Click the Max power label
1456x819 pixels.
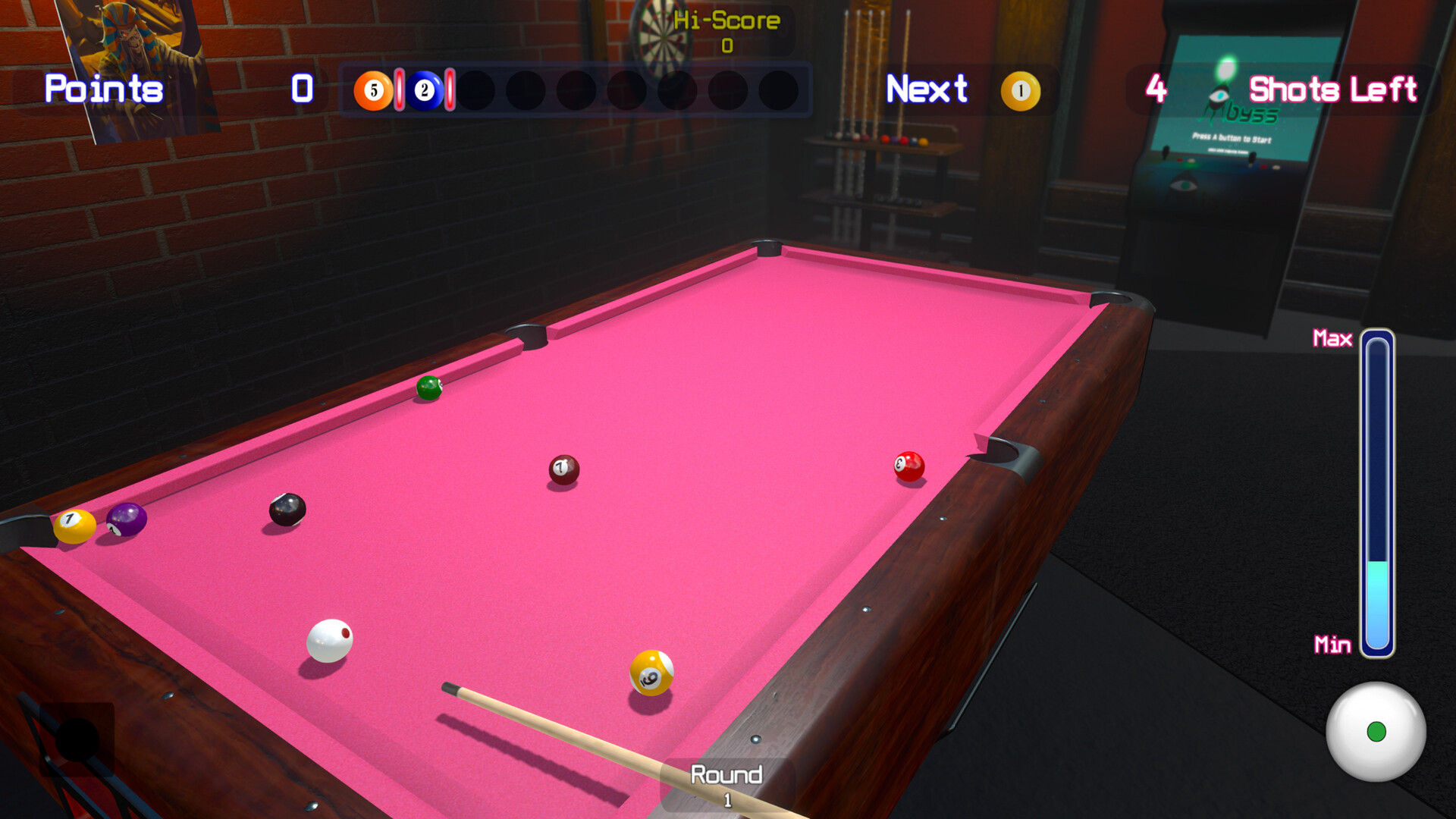pos(1333,339)
